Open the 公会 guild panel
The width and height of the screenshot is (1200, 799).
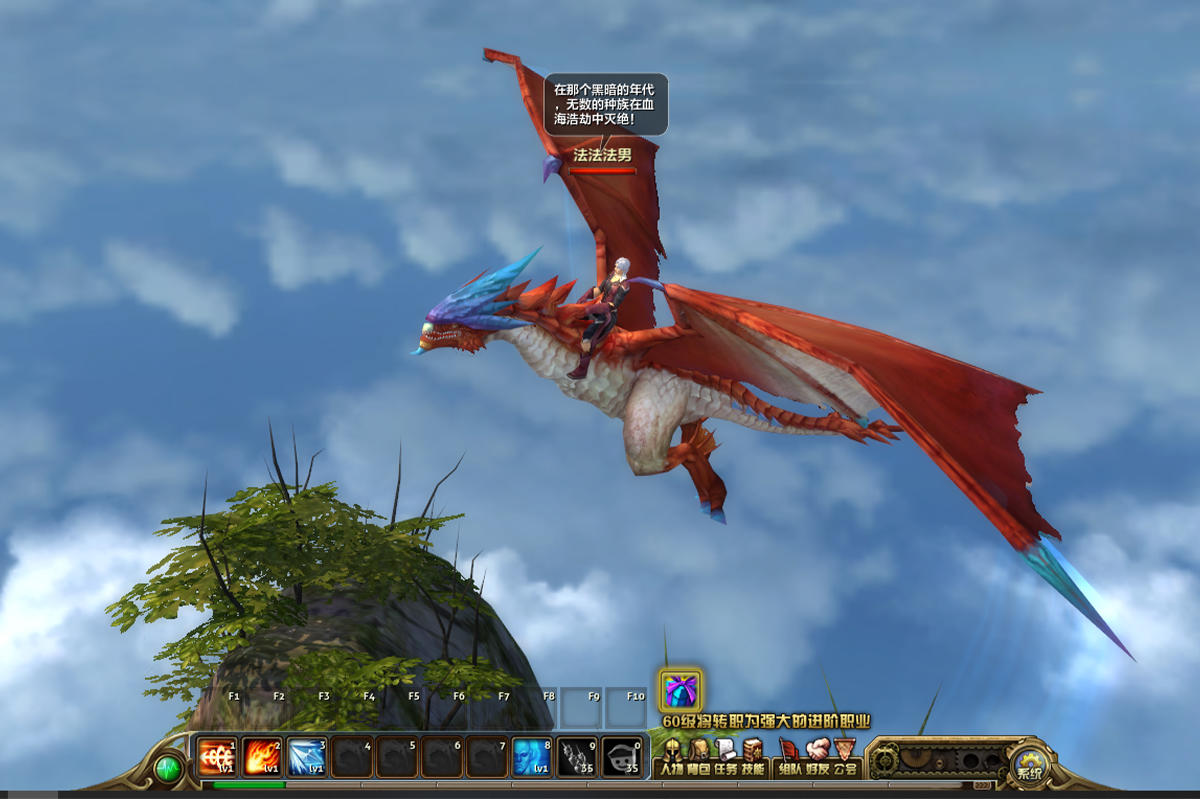[845, 756]
